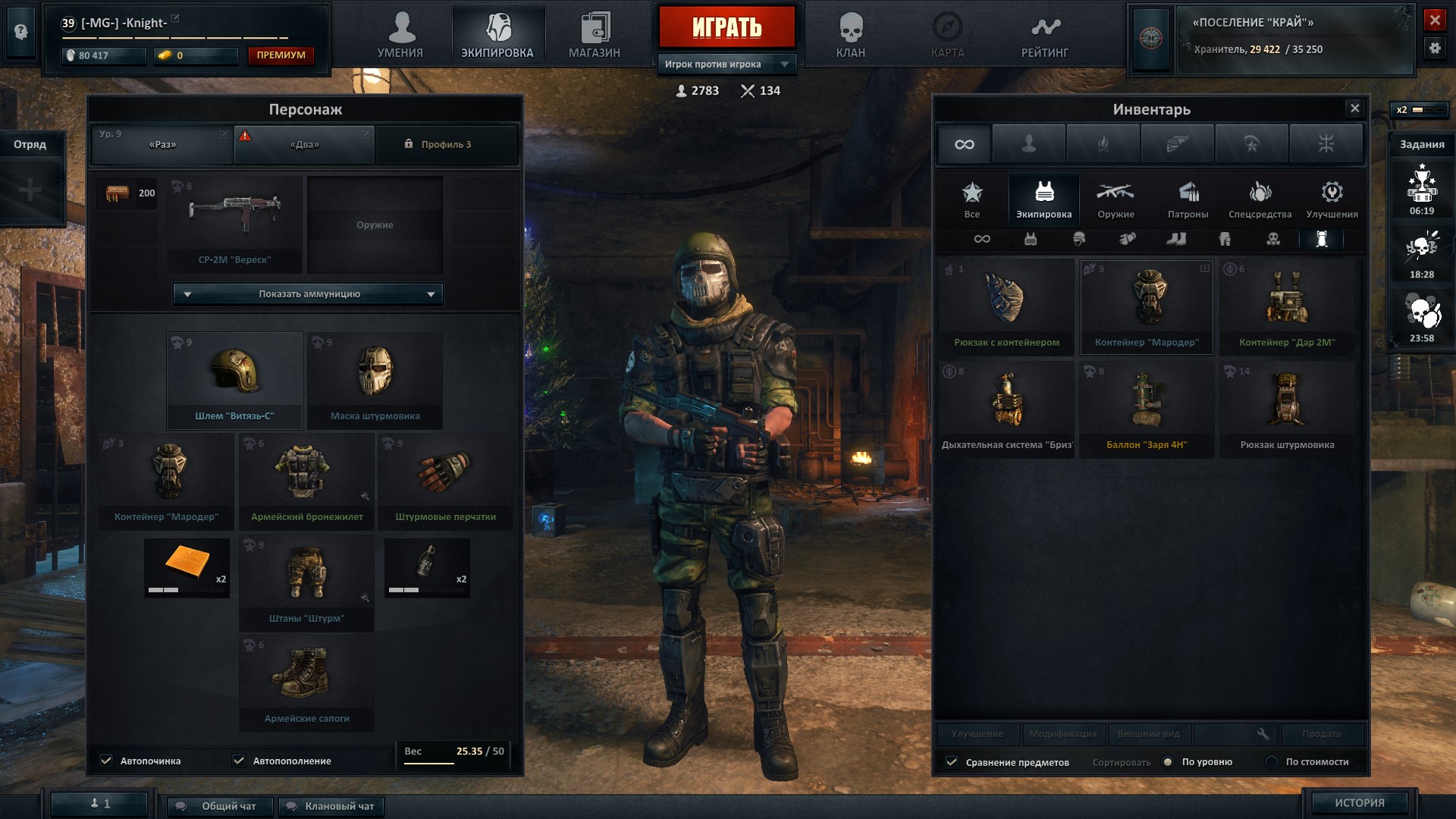
Task: Select the СР-2М "Вереск" weapon slot
Action: (234, 224)
